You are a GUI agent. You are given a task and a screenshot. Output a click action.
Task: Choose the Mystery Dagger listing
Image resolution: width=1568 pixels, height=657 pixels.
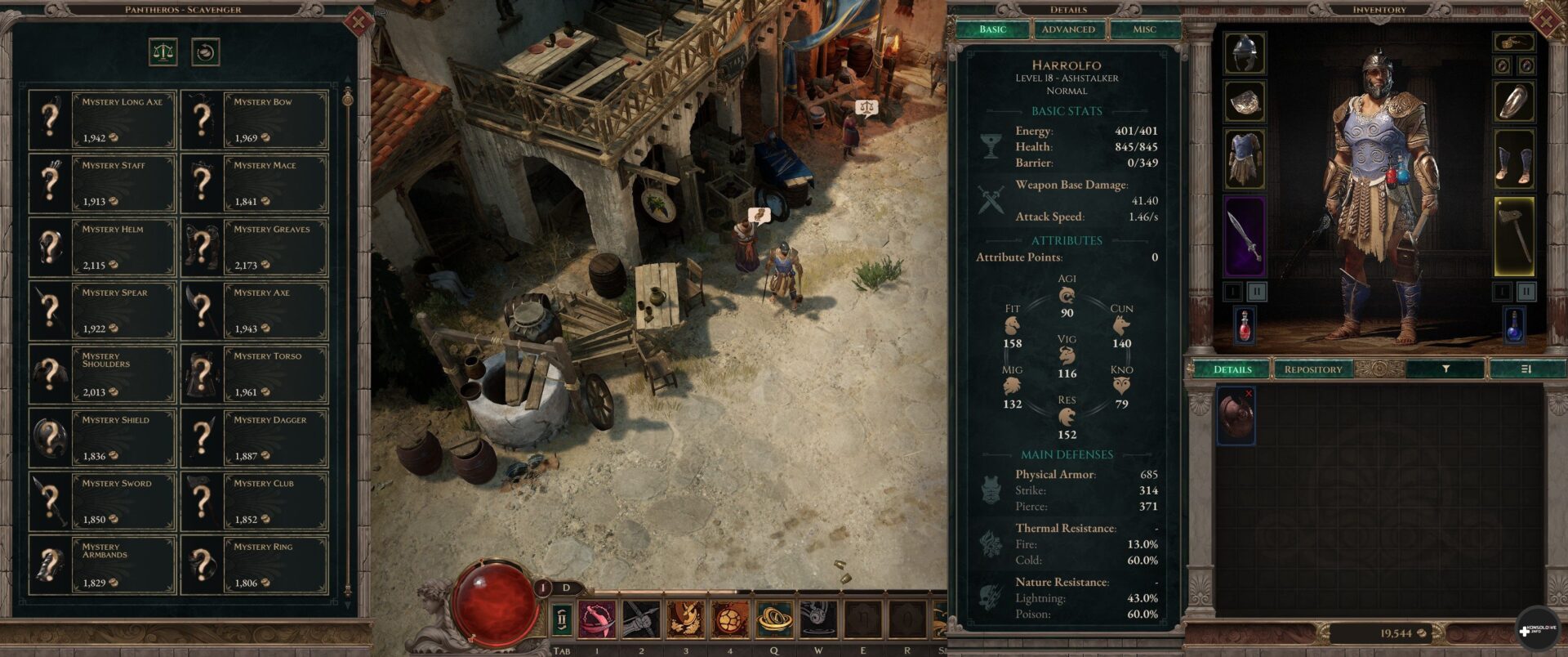pyautogui.click(x=254, y=437)
